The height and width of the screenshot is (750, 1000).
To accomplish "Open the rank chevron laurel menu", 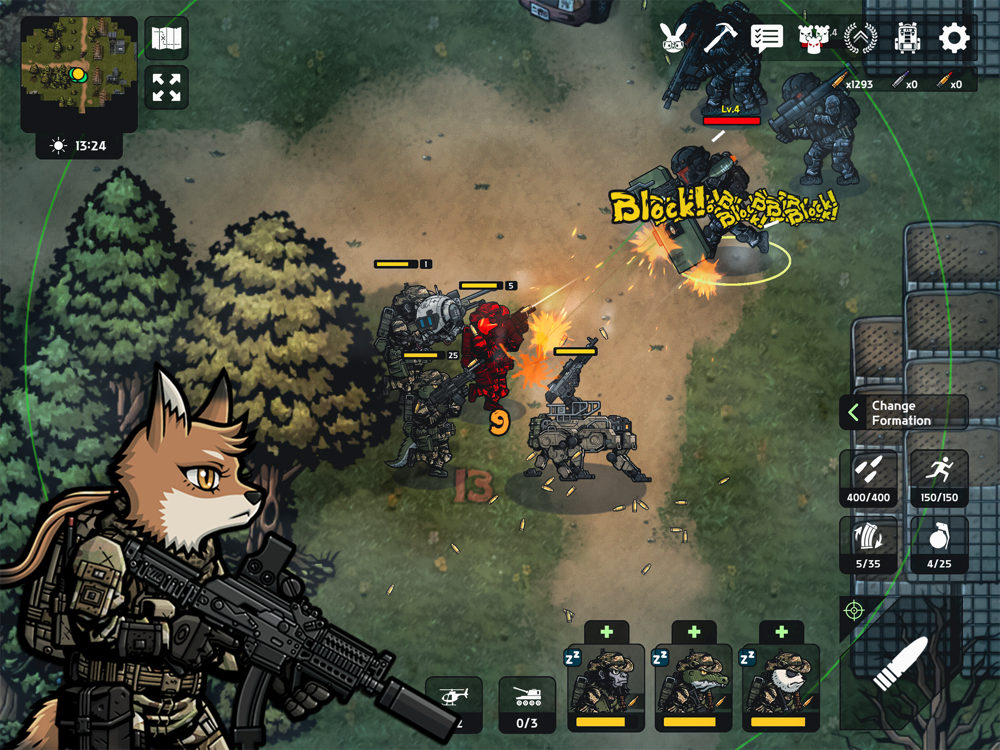I will click(x=860, y=39).
